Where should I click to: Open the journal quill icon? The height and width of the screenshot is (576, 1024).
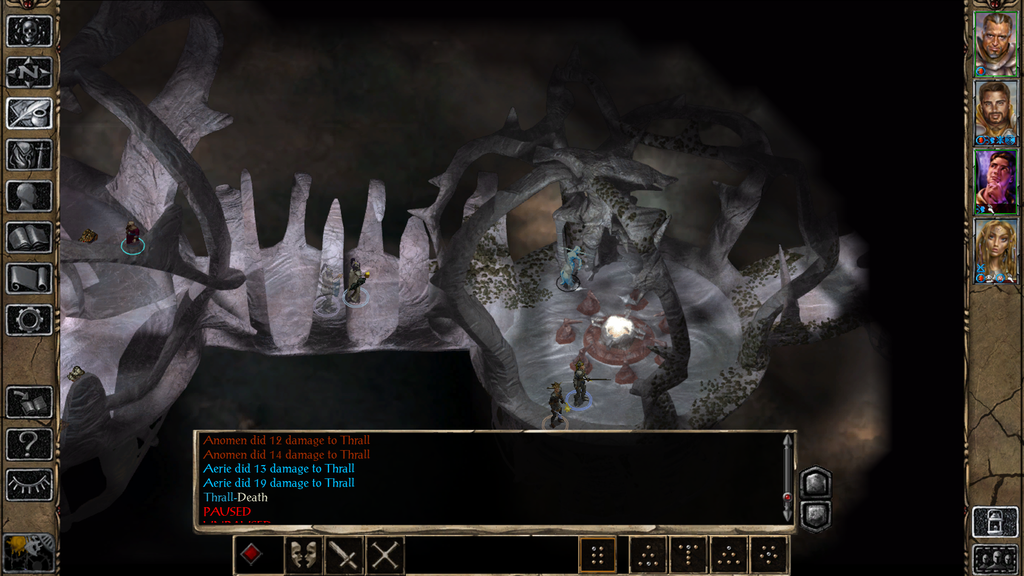tap(29, 113)
